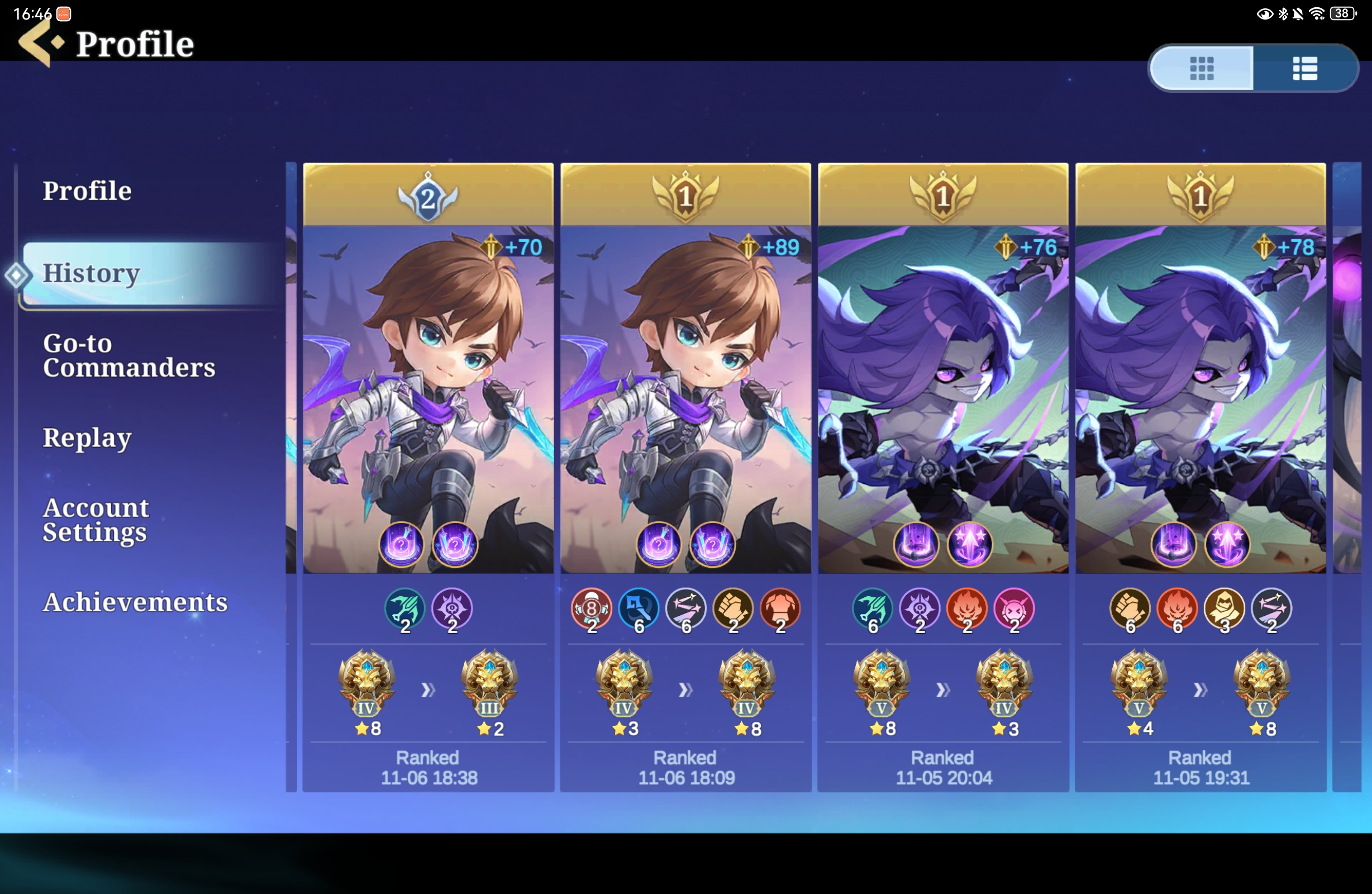Switch to the Profile tab

coord(87,191)
